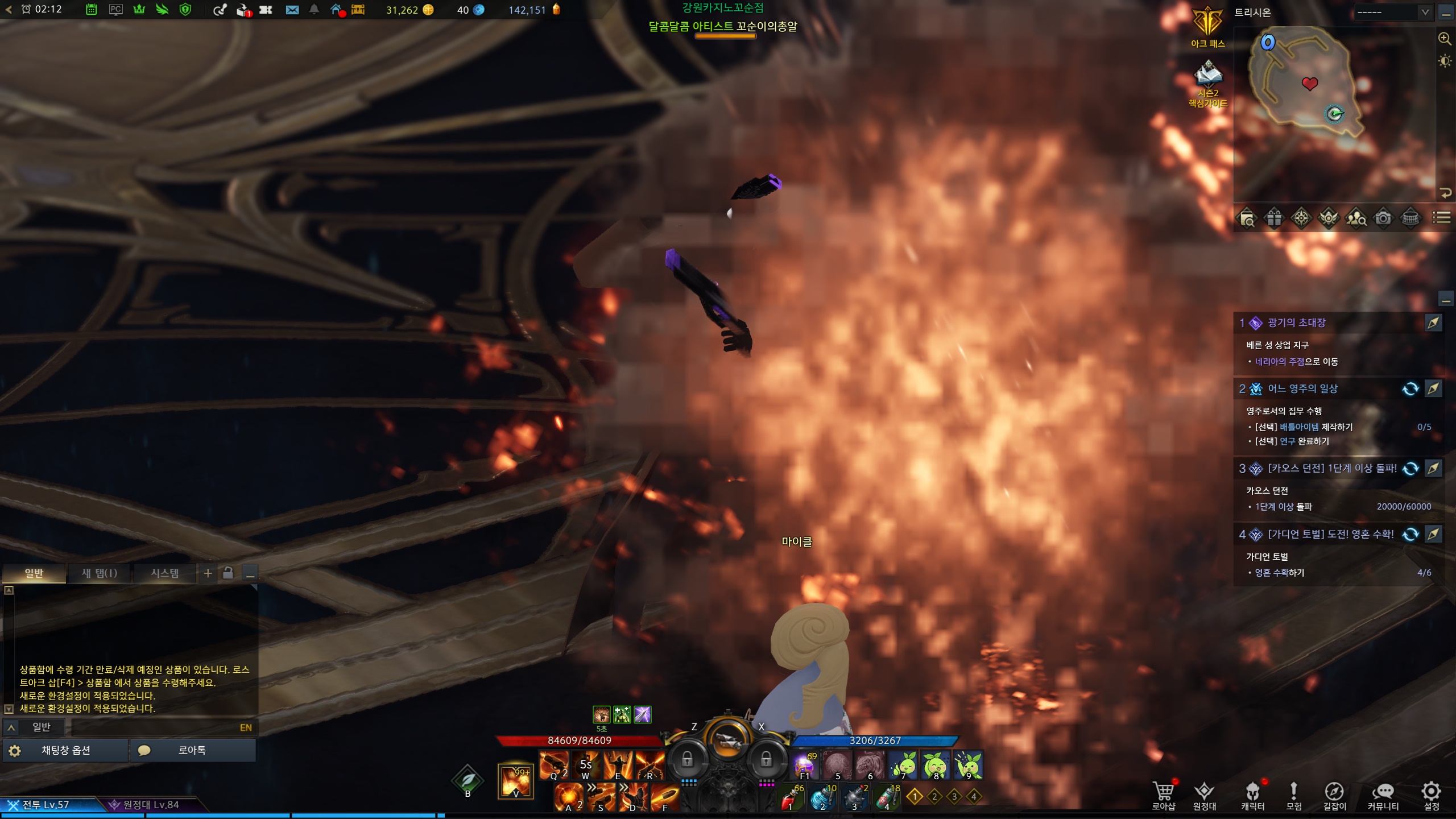Open the mail envelope icon

click(292, 10)
